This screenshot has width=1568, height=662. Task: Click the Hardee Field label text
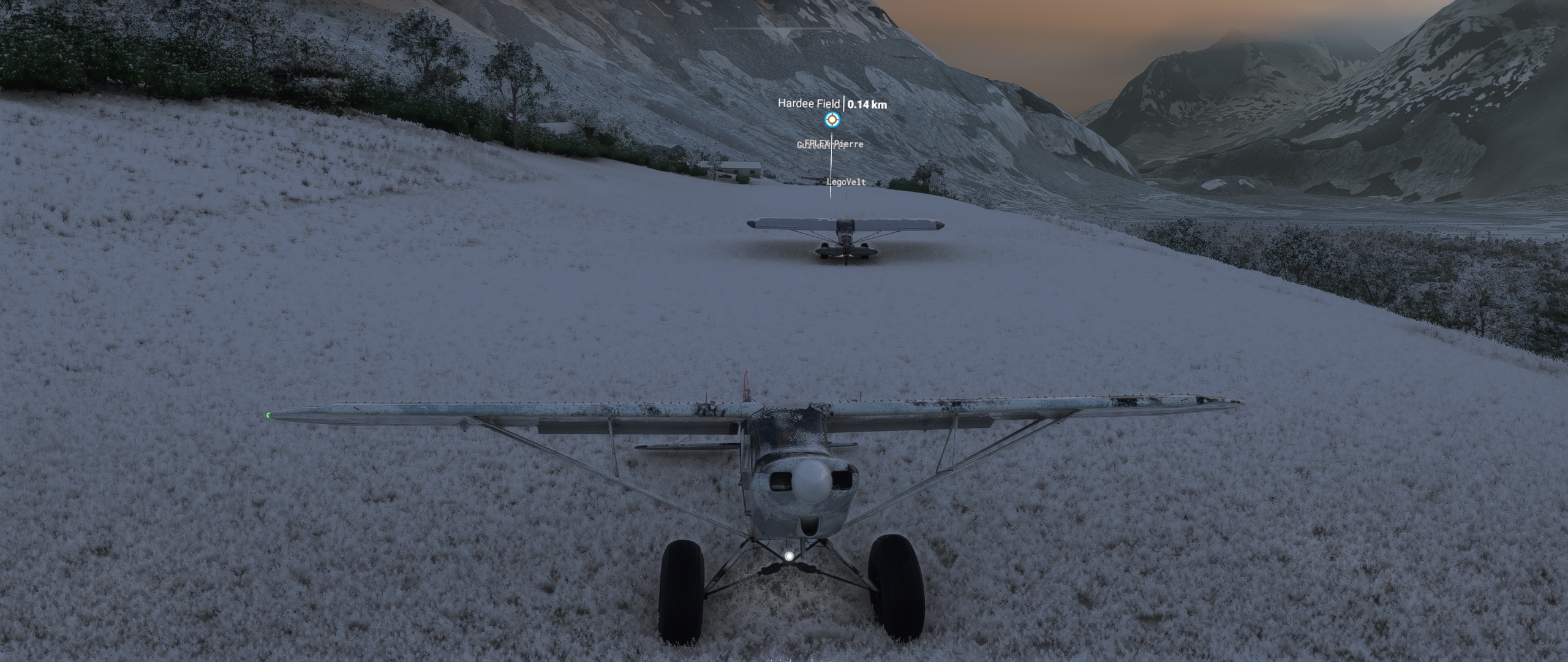[x=810, y=104]
